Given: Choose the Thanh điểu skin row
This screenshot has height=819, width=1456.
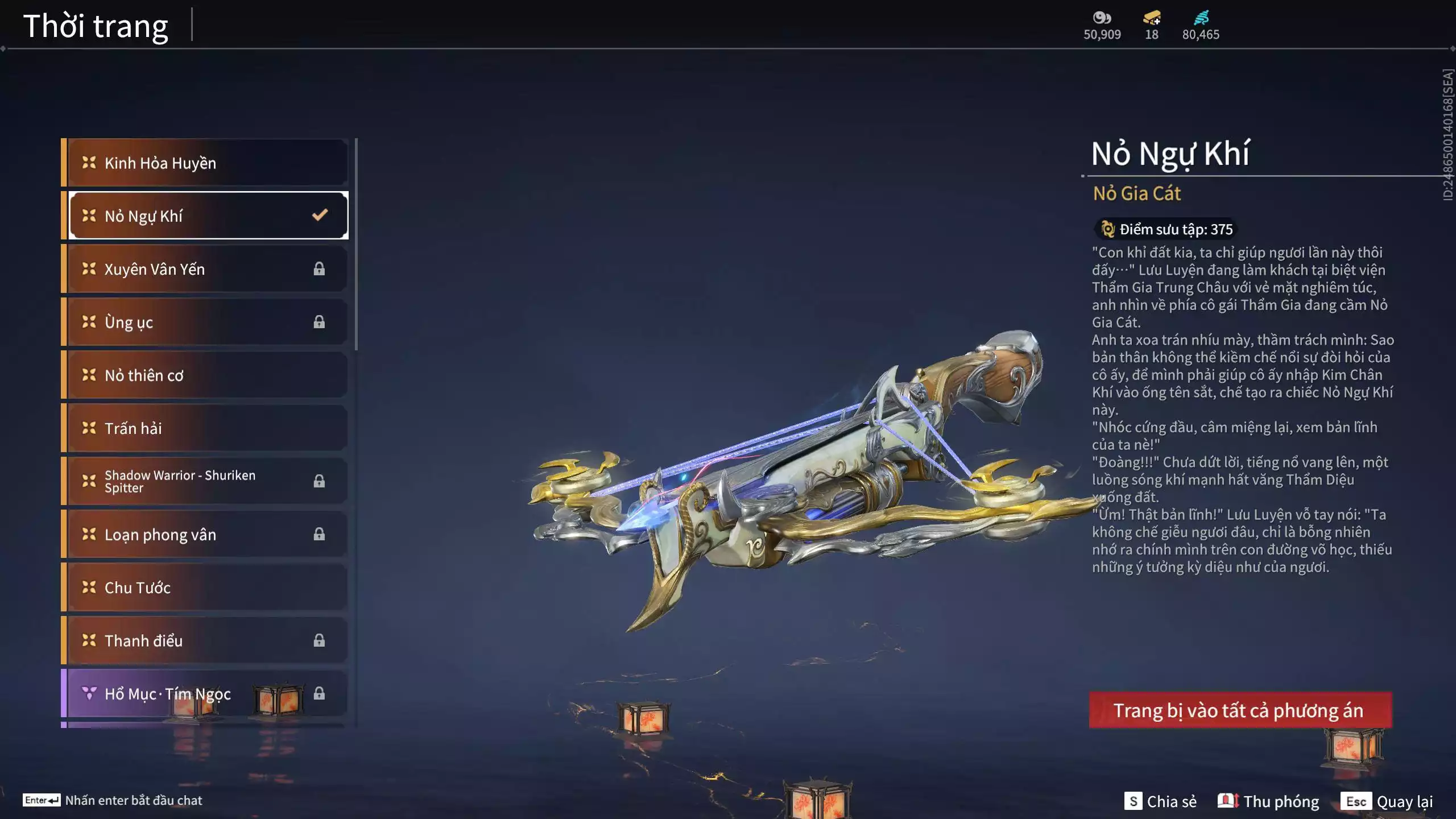Looking at the screenshot, I should (208, 640).
